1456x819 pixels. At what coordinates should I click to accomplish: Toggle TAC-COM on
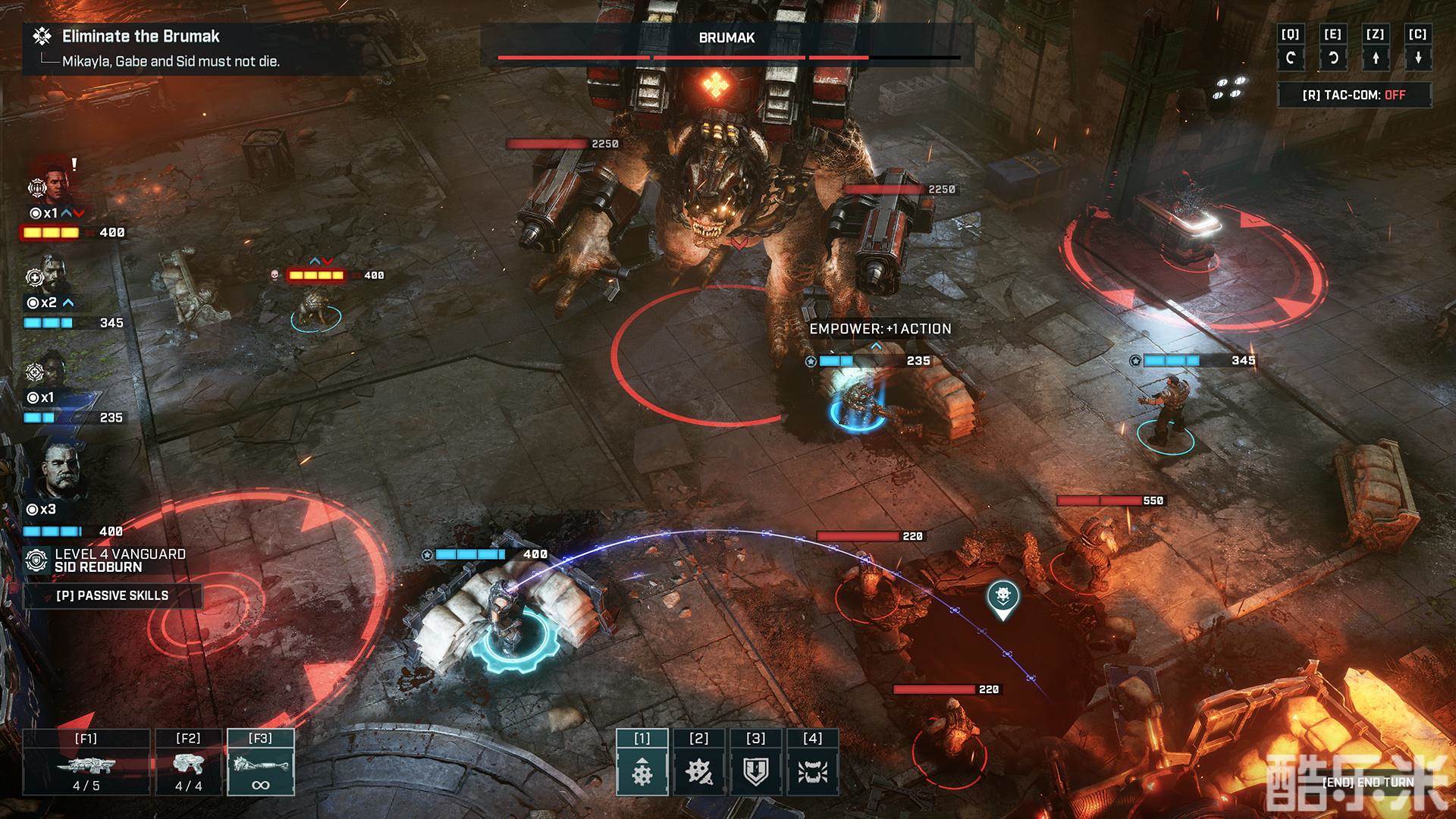point(1354,96)
